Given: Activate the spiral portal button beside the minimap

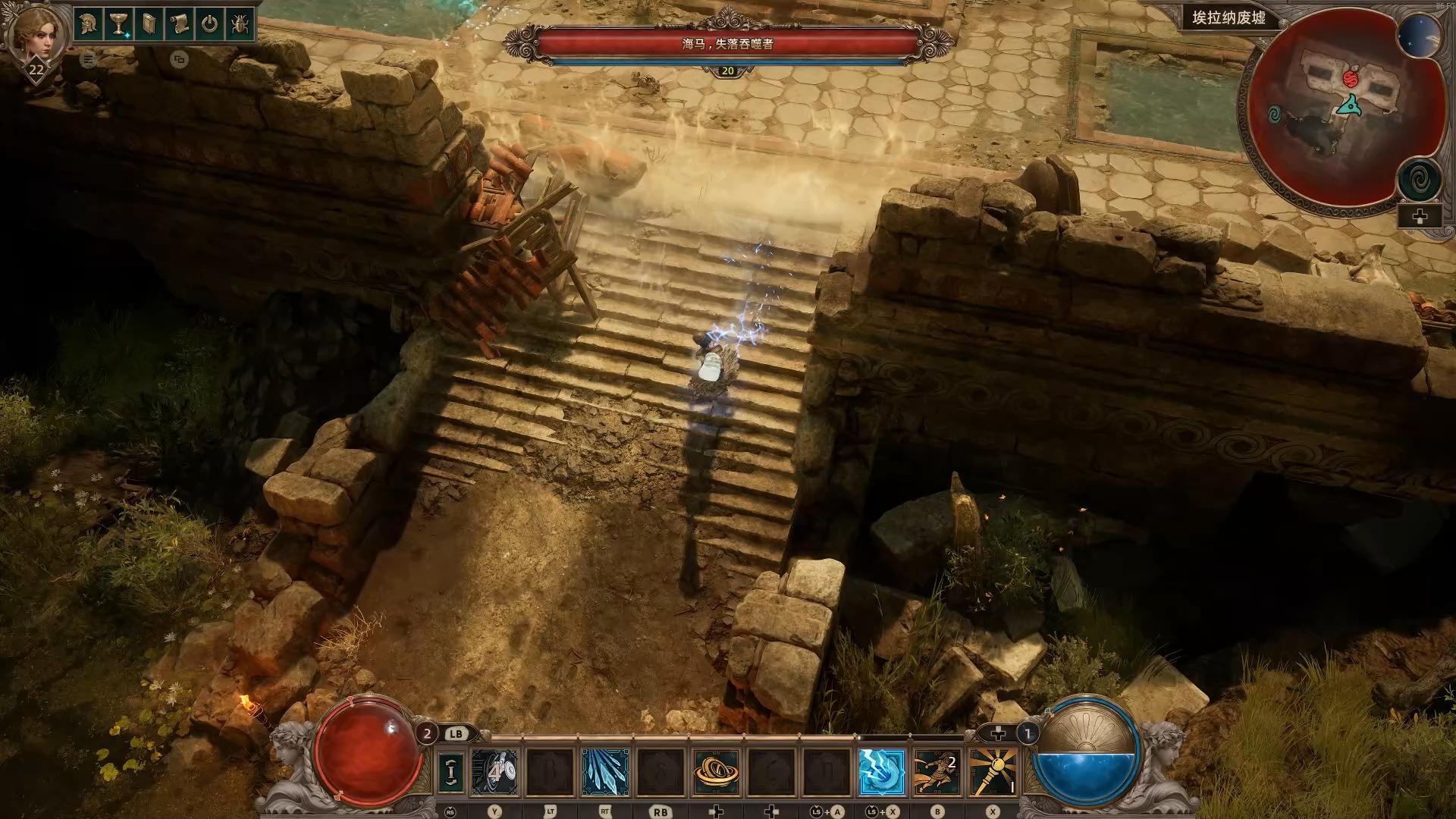Looking at the screenshot, I should (x=1419, y=180).
